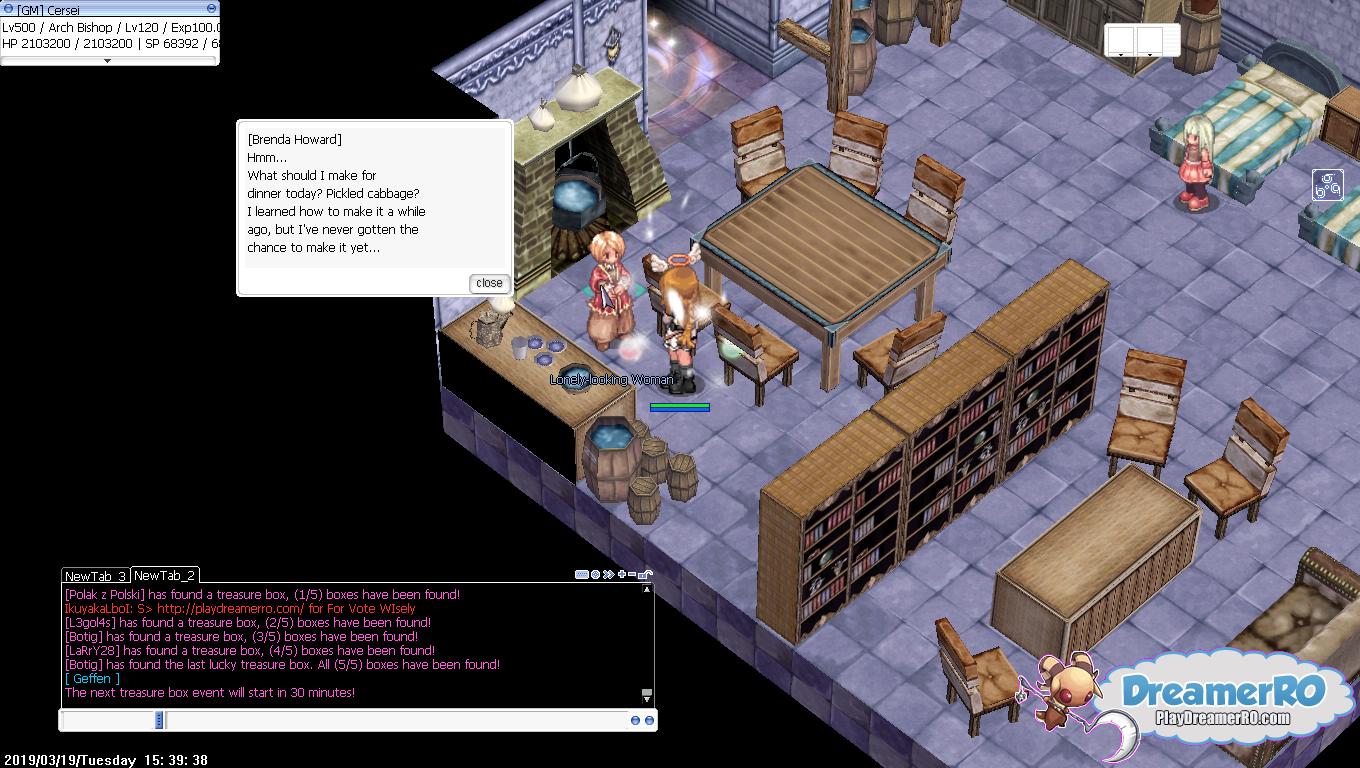The image size is (1360, 768).
Task: Unlock the chat window with the padlock icon
Action: pos(646,574)
